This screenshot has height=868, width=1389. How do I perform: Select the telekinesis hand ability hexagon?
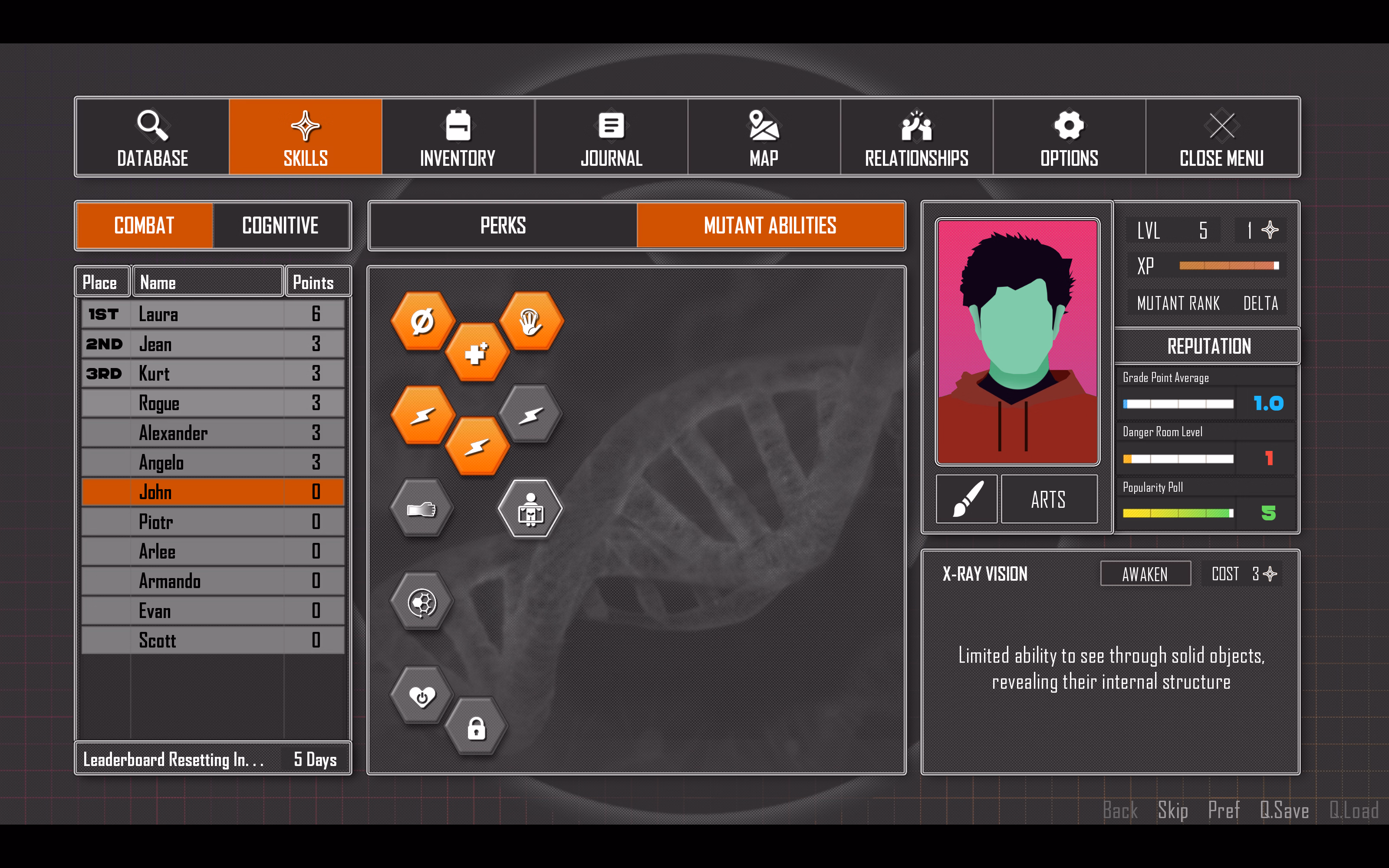[531, 320]
